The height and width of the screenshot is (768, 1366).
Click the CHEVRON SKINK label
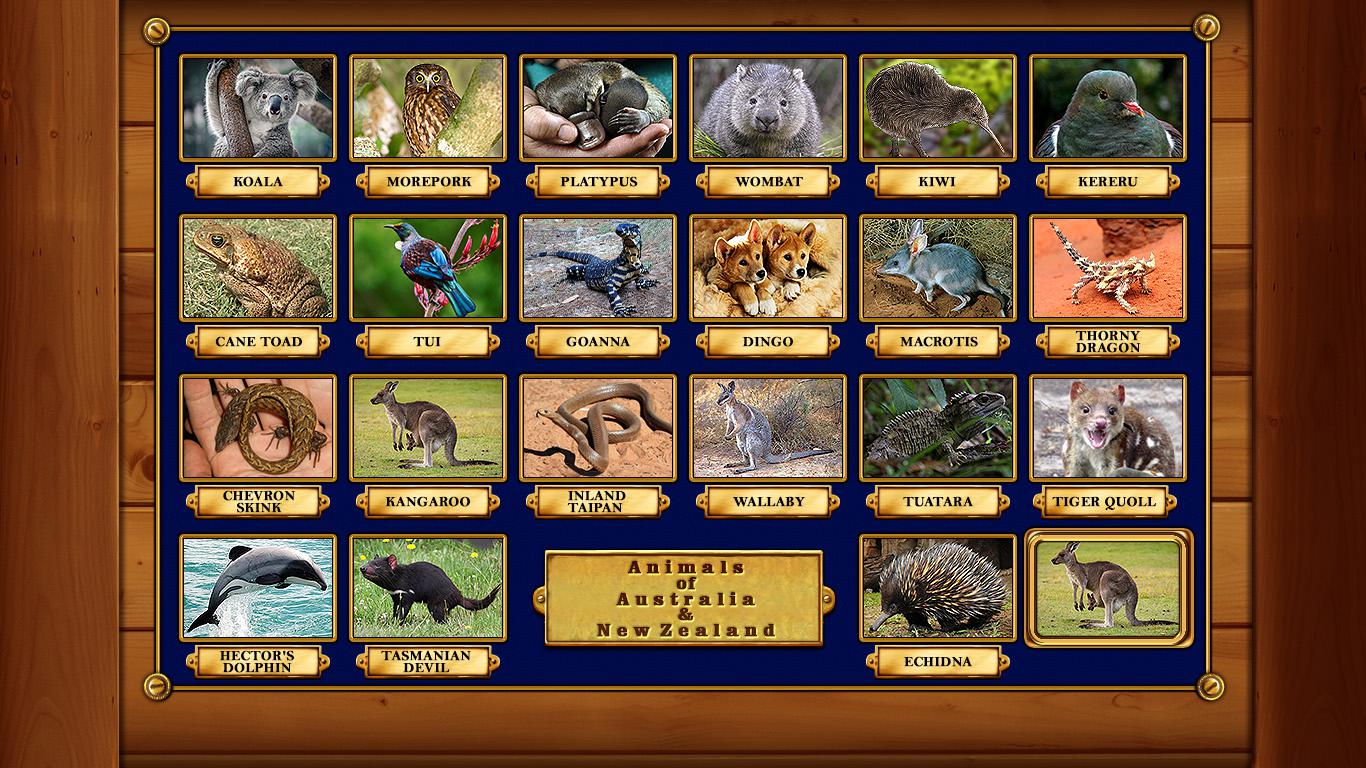point(258,502)
